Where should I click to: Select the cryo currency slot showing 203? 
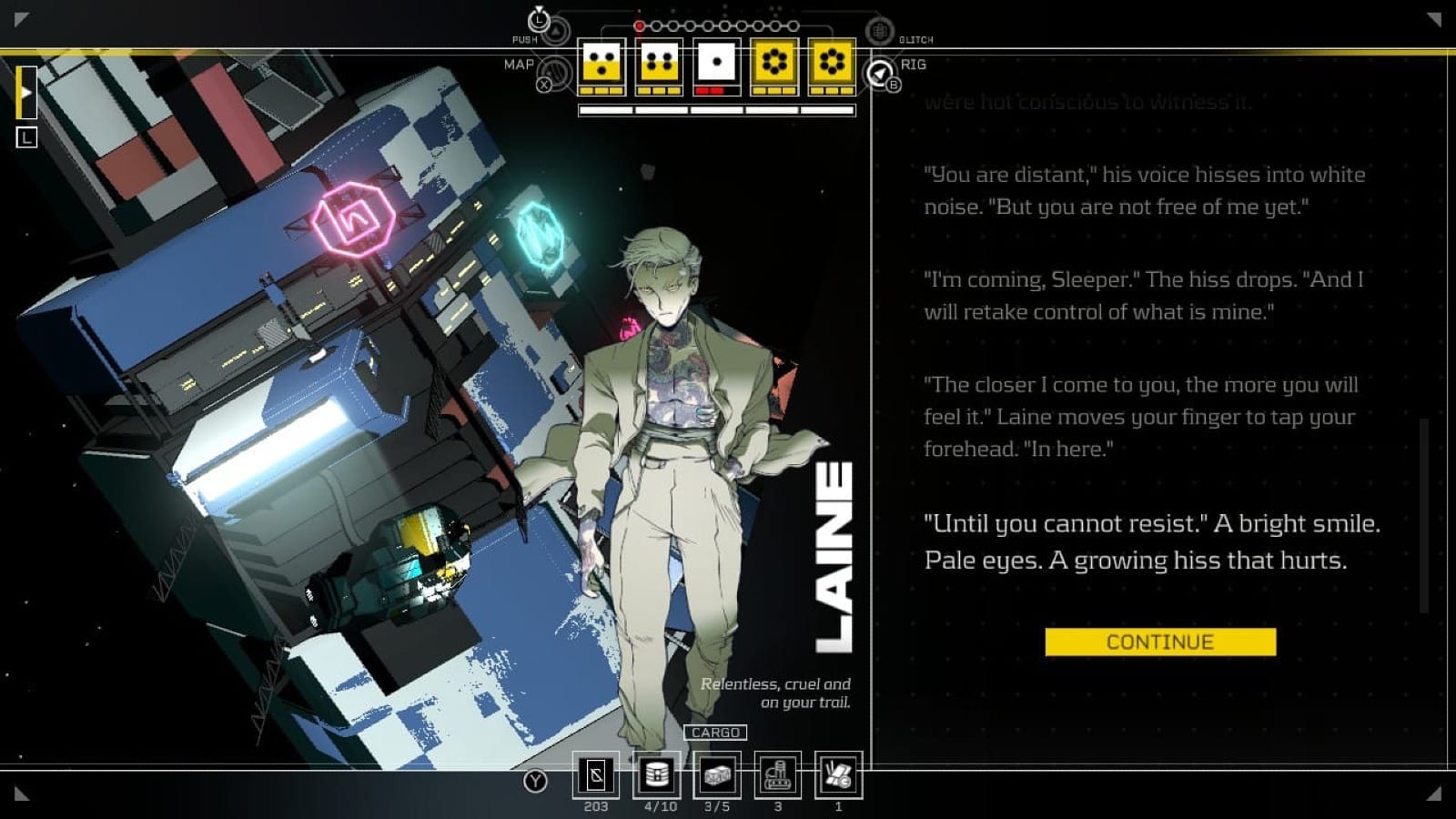596,775
